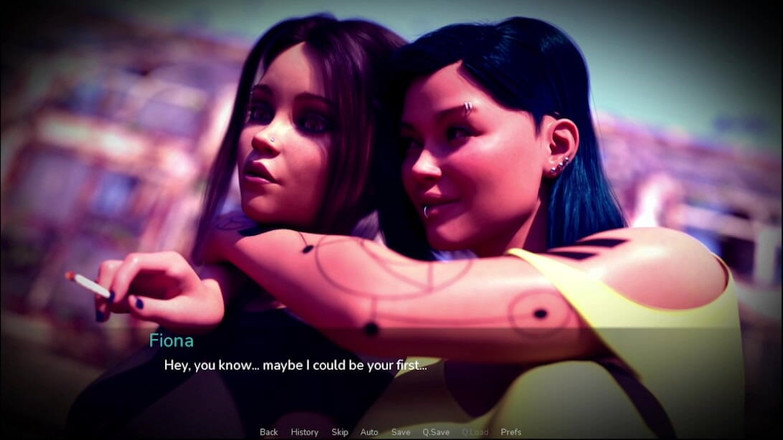The height and width of the screenshot is (440, 783).
Task: Open the Prefs menu
Action: [x=511, y=432]
